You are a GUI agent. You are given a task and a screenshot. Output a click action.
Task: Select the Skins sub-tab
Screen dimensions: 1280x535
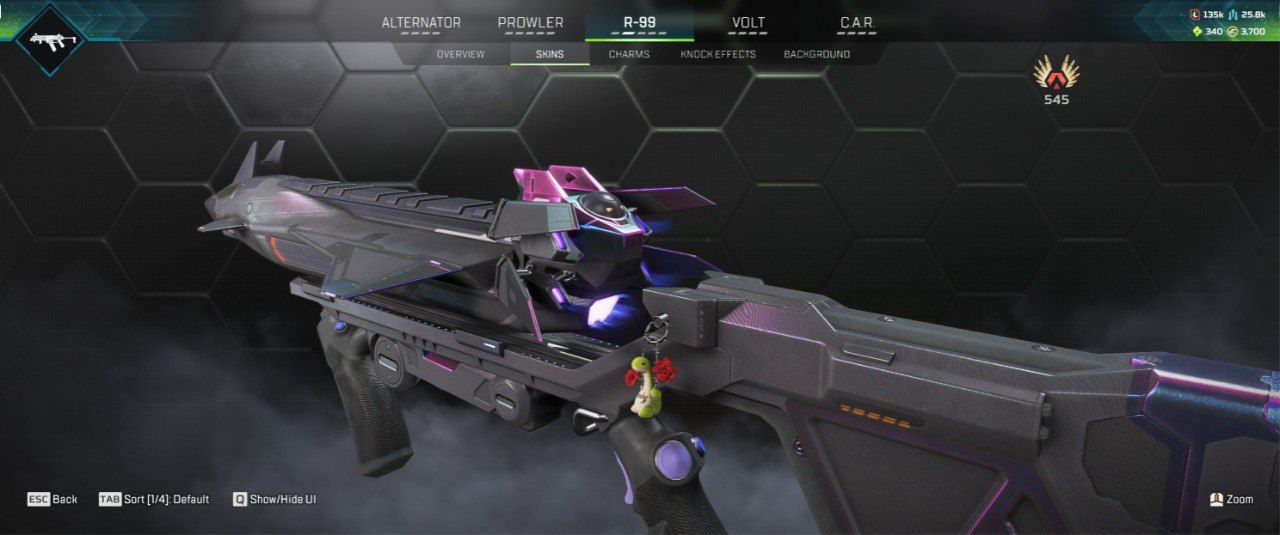click(x=550, y=54)
